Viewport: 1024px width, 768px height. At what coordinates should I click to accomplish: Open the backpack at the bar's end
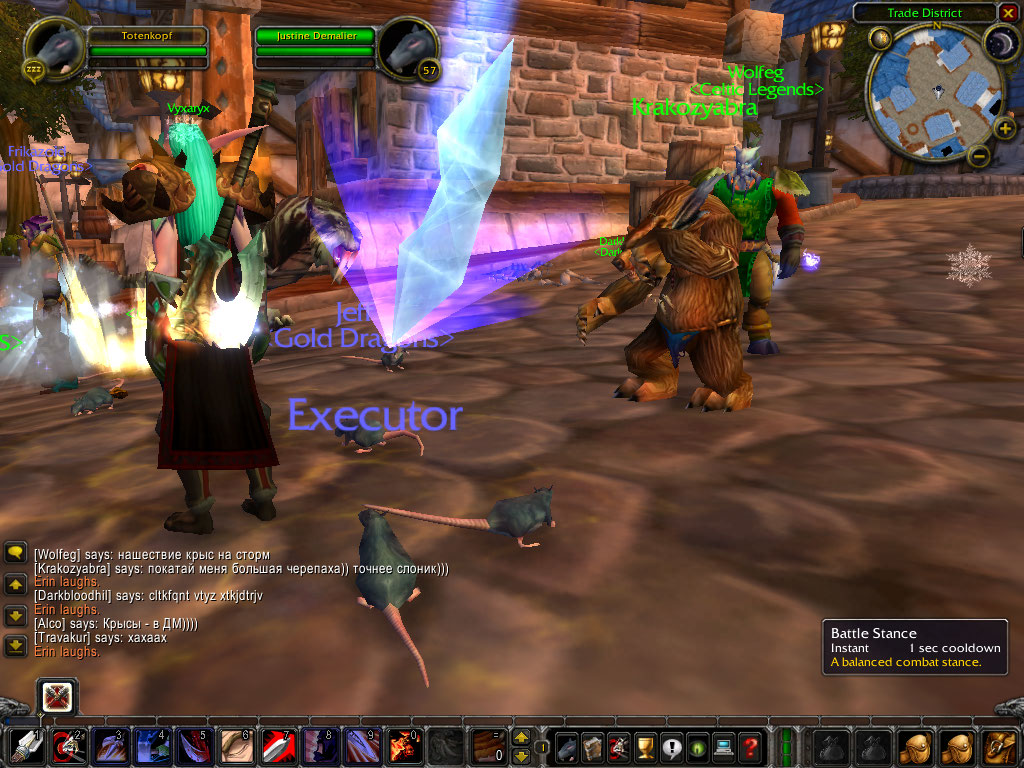[999, 747]
